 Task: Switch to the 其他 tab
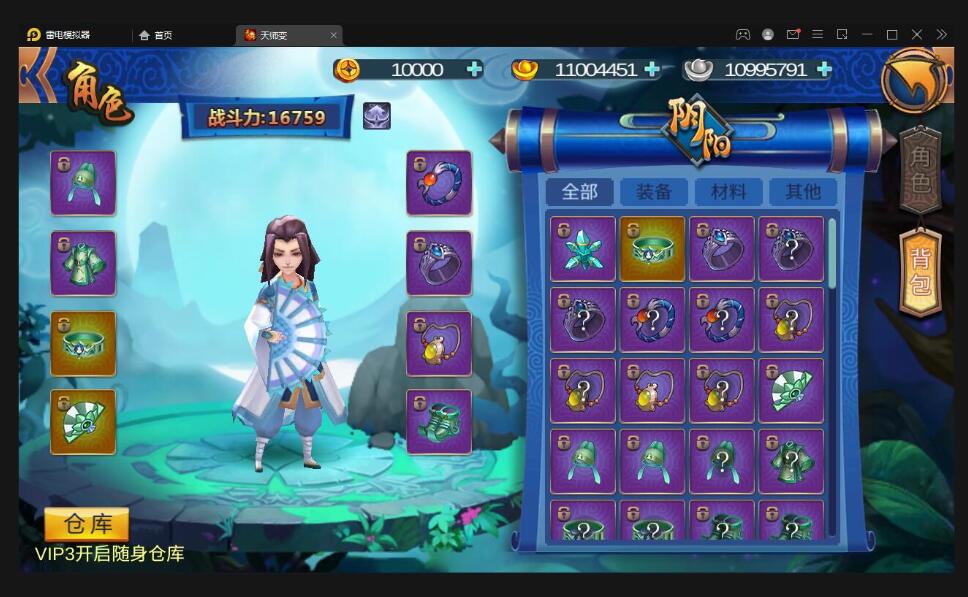(x=802, y=192)
